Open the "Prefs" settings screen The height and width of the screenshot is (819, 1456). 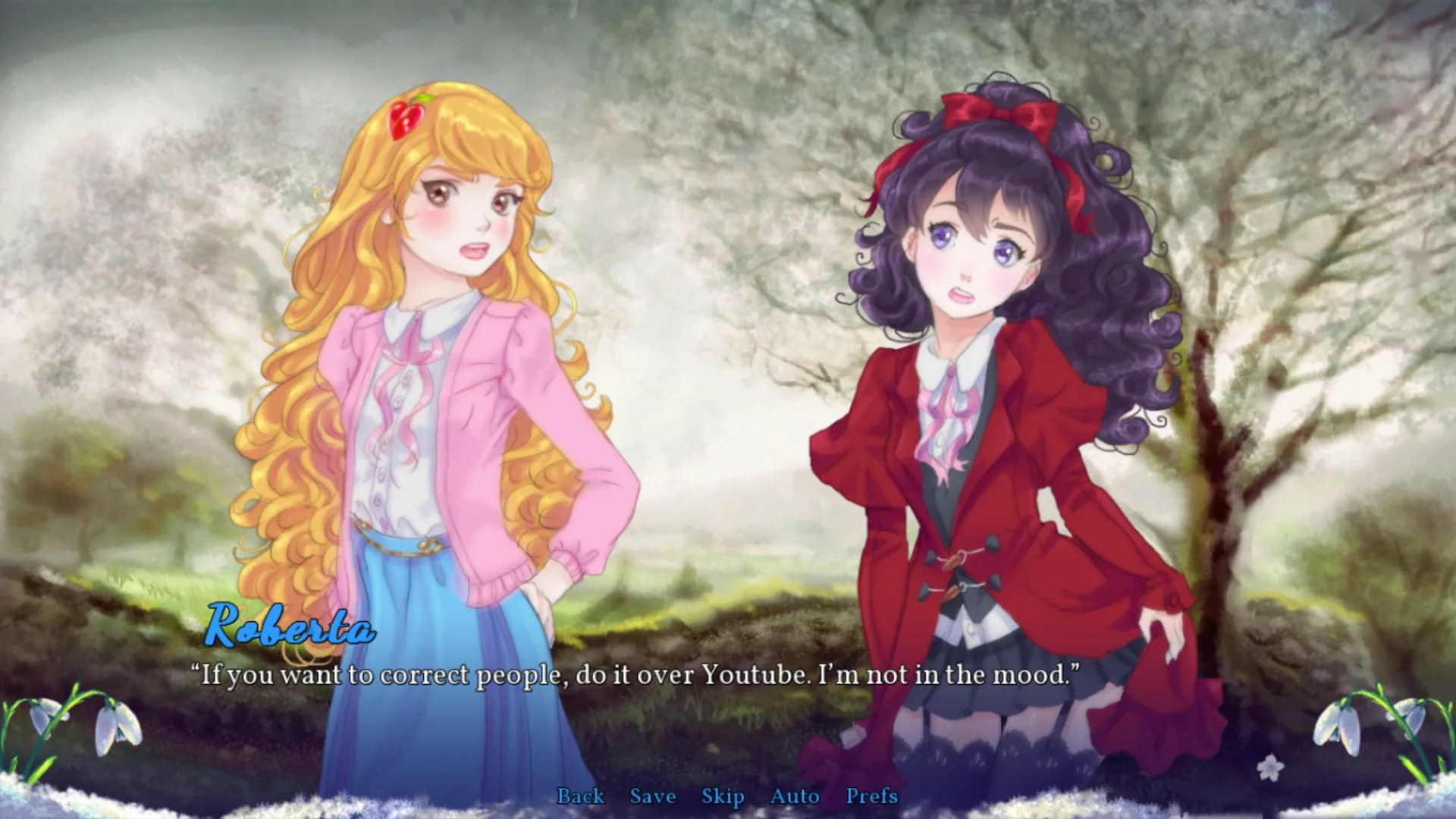[x=873, y=796]
